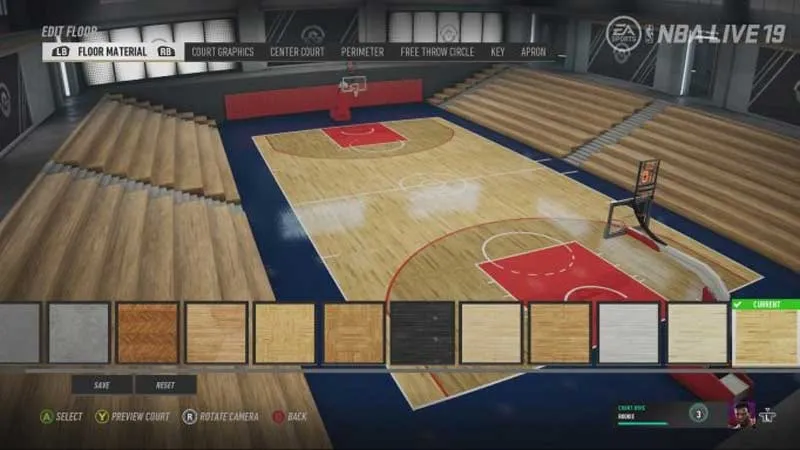Open the Court Graphics tab
Screen dimensions: 800x450
click(x=222, y=51)
